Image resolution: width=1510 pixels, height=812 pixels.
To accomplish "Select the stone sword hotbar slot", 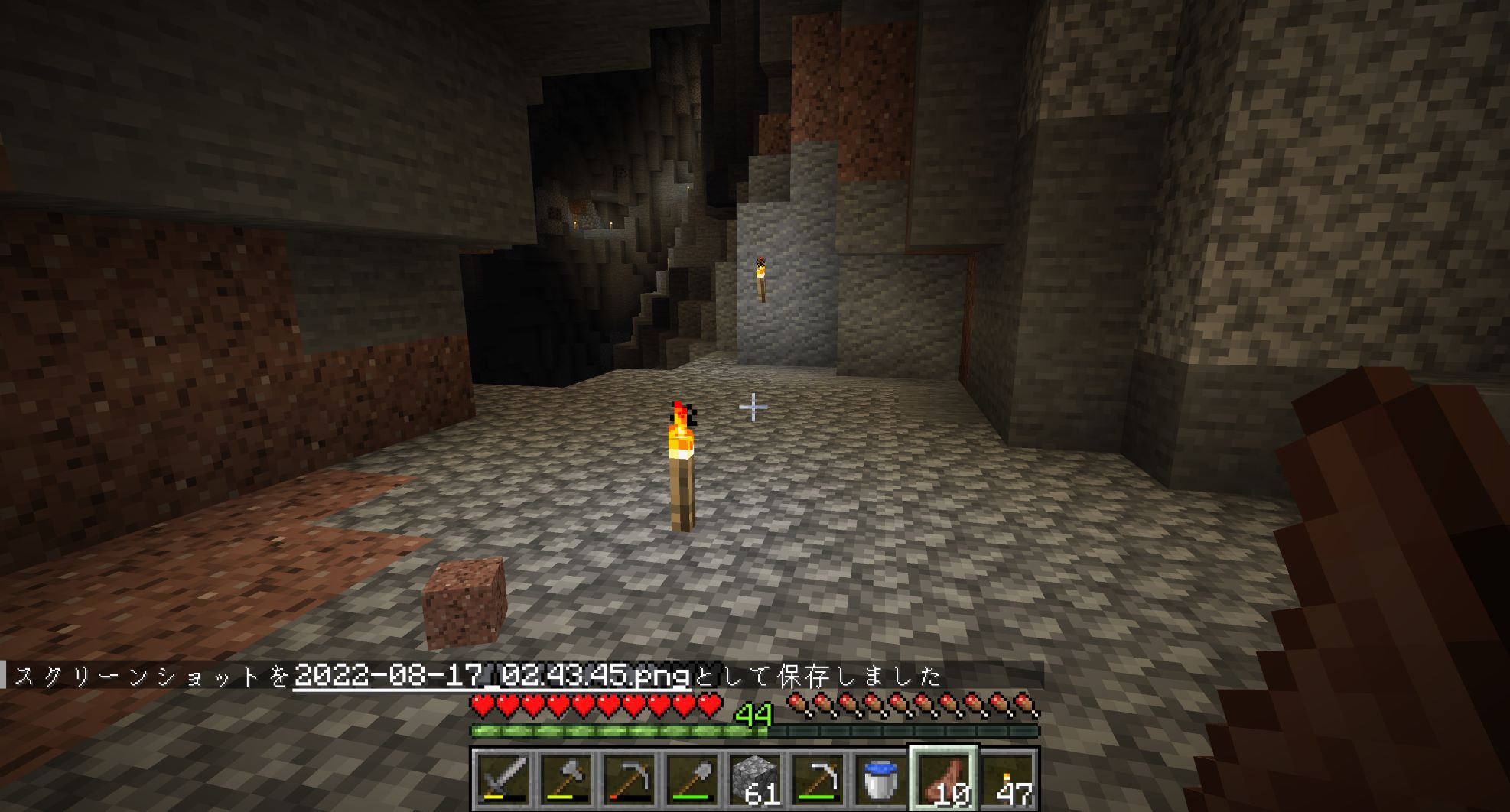I will 503,778.
